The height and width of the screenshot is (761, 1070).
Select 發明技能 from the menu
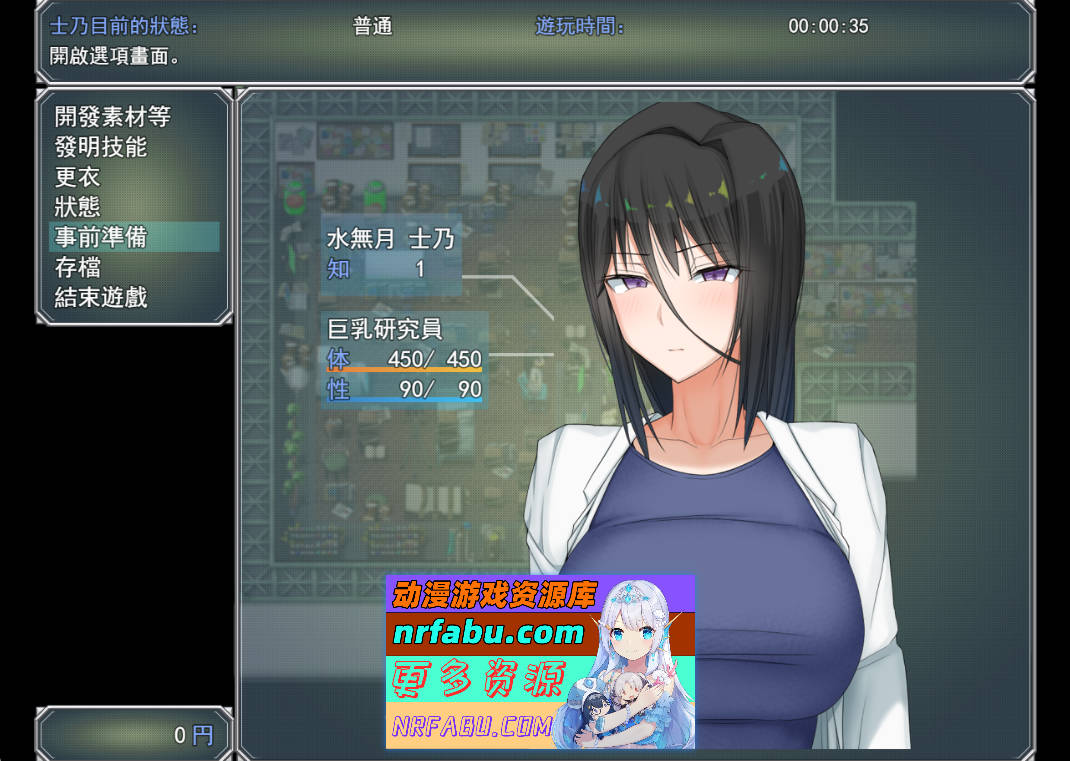[x=101, y=147]
